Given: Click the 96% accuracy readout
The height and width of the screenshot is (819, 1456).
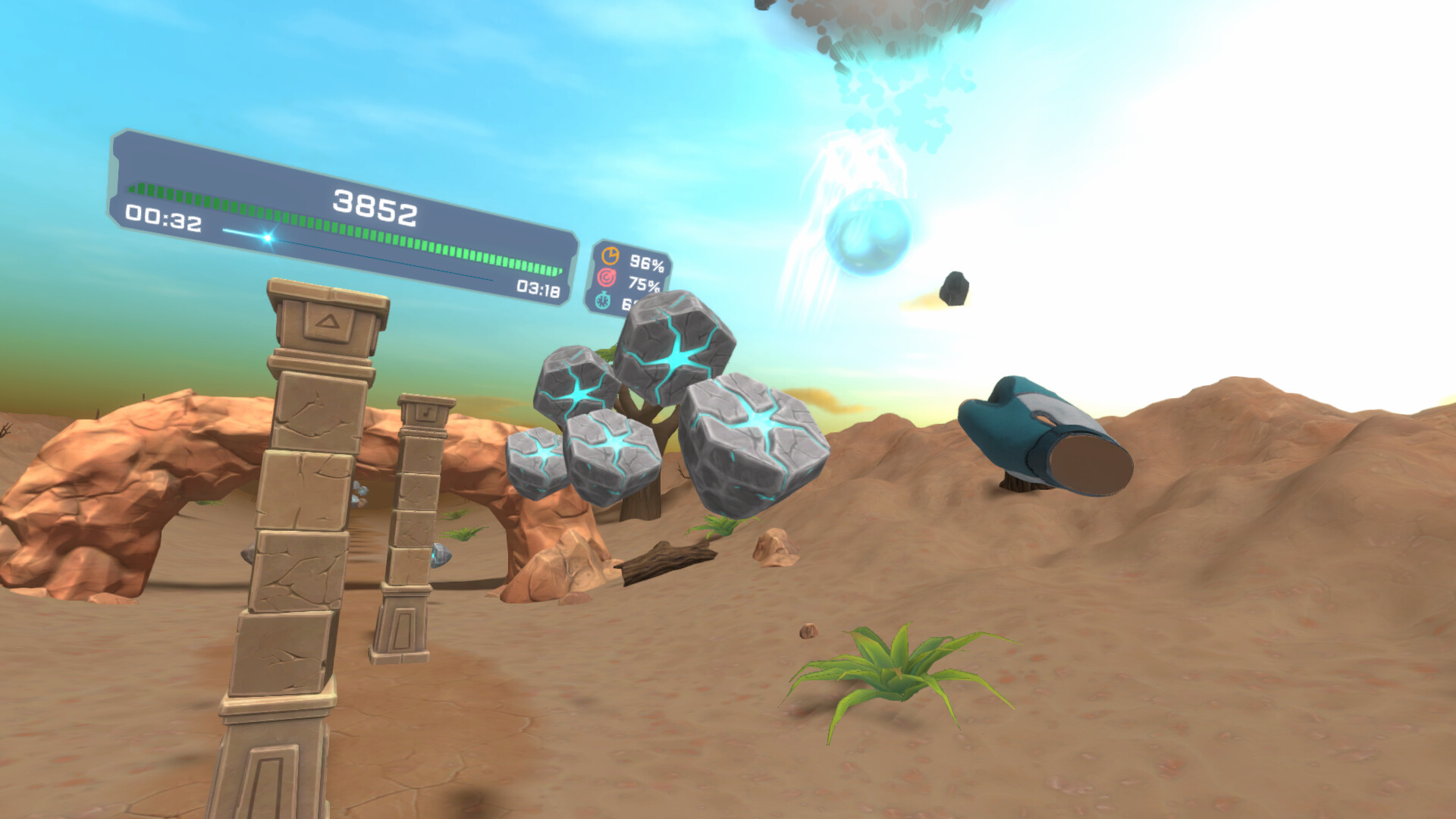Looking at the screenshot, I should click(x=647, y=265).
